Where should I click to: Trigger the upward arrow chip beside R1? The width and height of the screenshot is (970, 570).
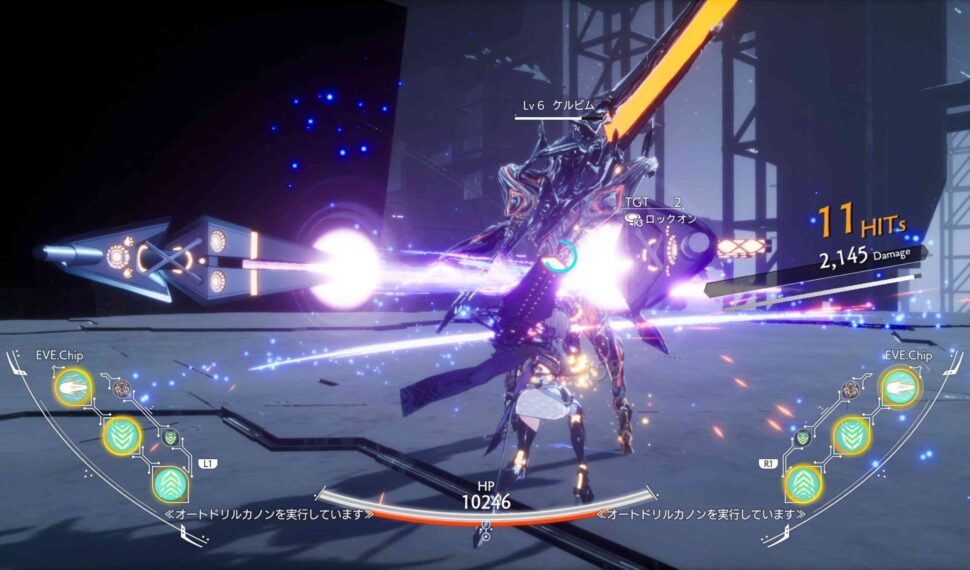click(803, 484)
